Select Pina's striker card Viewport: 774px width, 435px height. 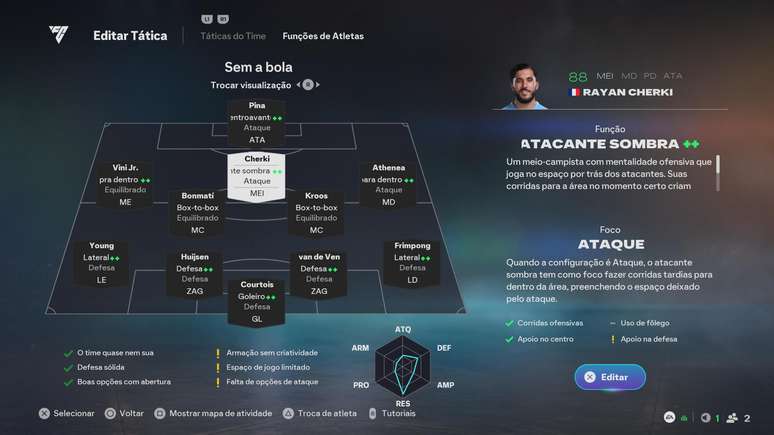[257, 123]
